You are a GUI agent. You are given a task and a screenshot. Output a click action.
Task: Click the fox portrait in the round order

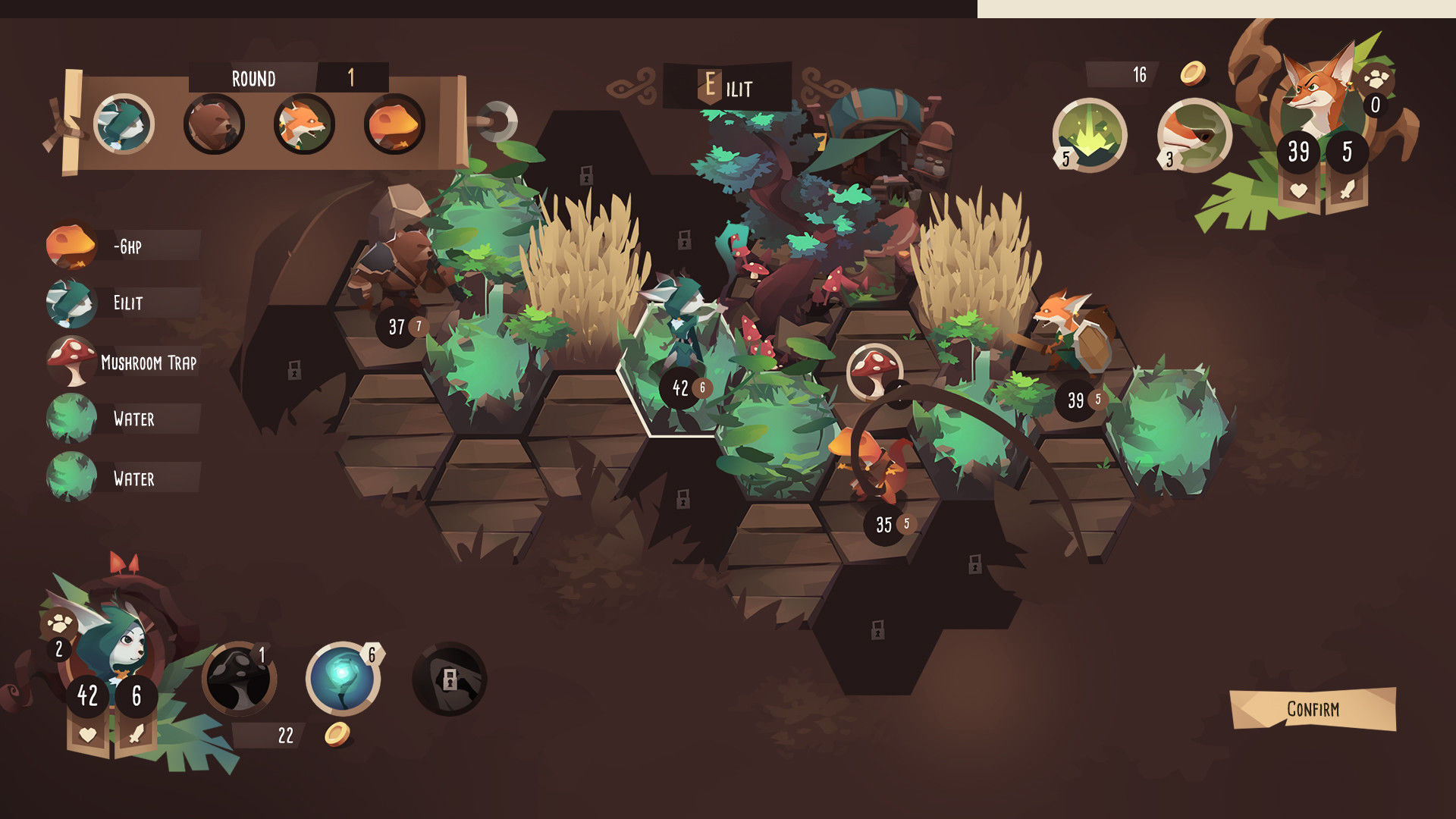[x=304, y=124]
